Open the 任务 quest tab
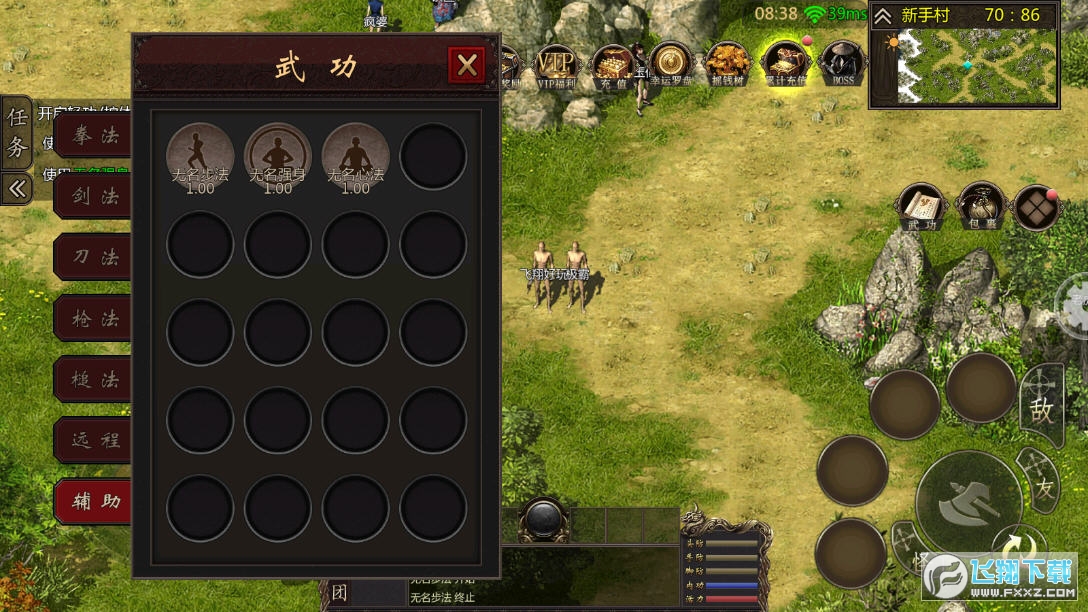This screenshot has height=612, width=1088. point(17,132)
